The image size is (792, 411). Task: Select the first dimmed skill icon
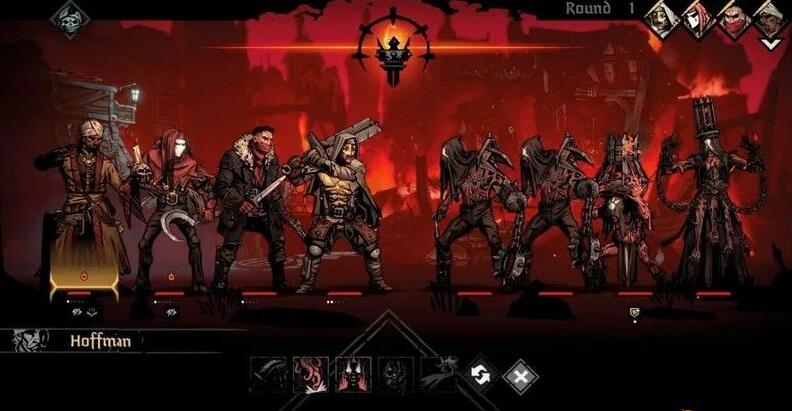268,374
